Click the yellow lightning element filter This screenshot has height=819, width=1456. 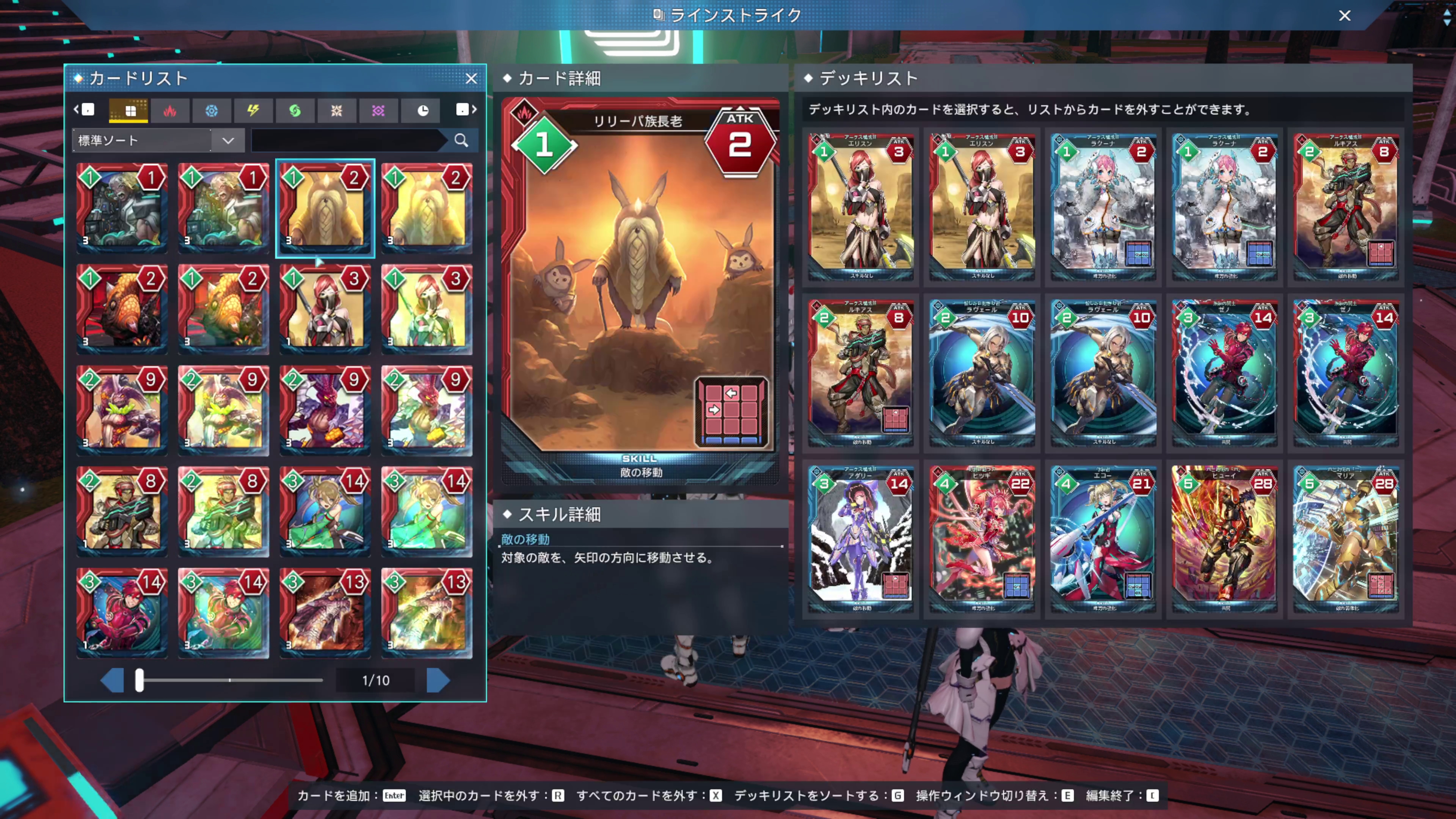click(x=254, y=110)
